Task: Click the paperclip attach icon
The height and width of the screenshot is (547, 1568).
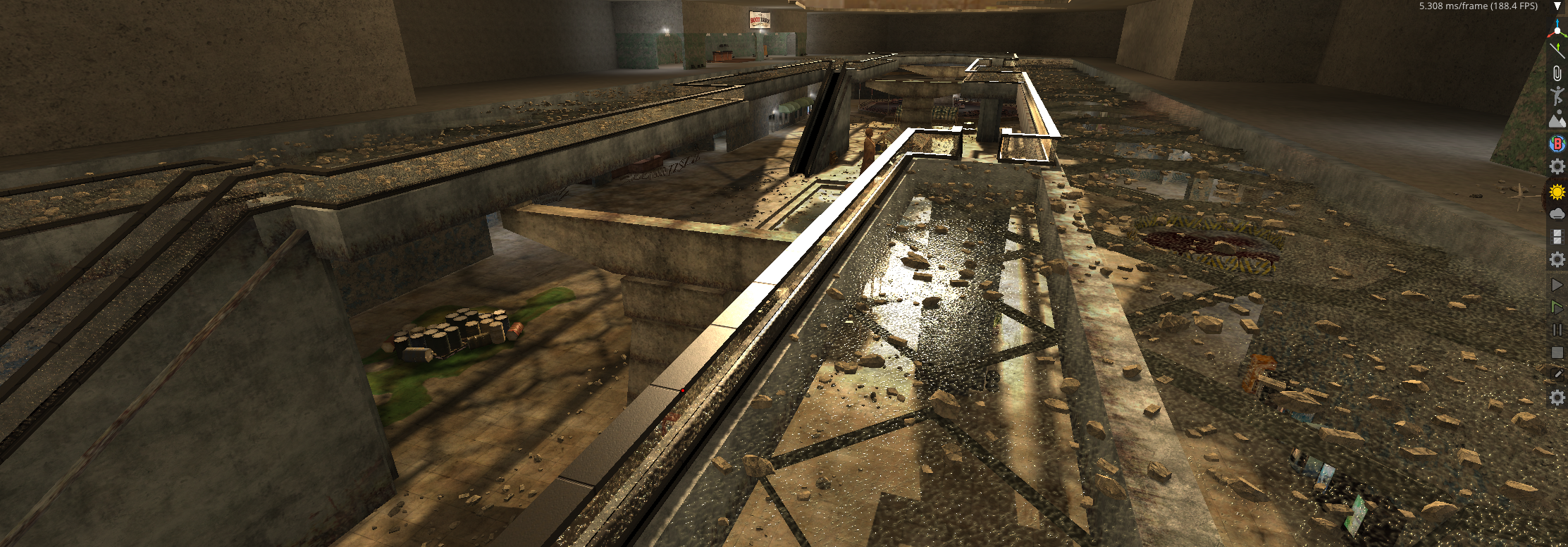Action: click(x=1557, y=73)
